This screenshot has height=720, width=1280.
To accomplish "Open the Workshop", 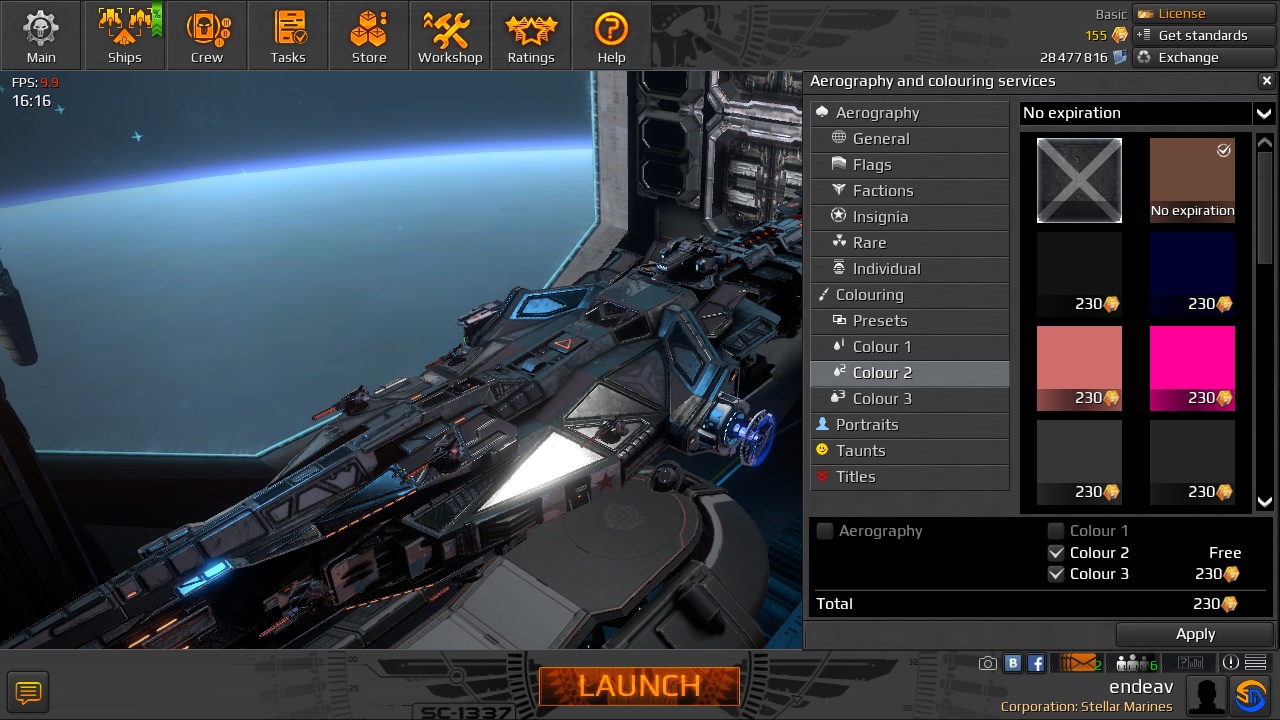I will coord(449,35).
